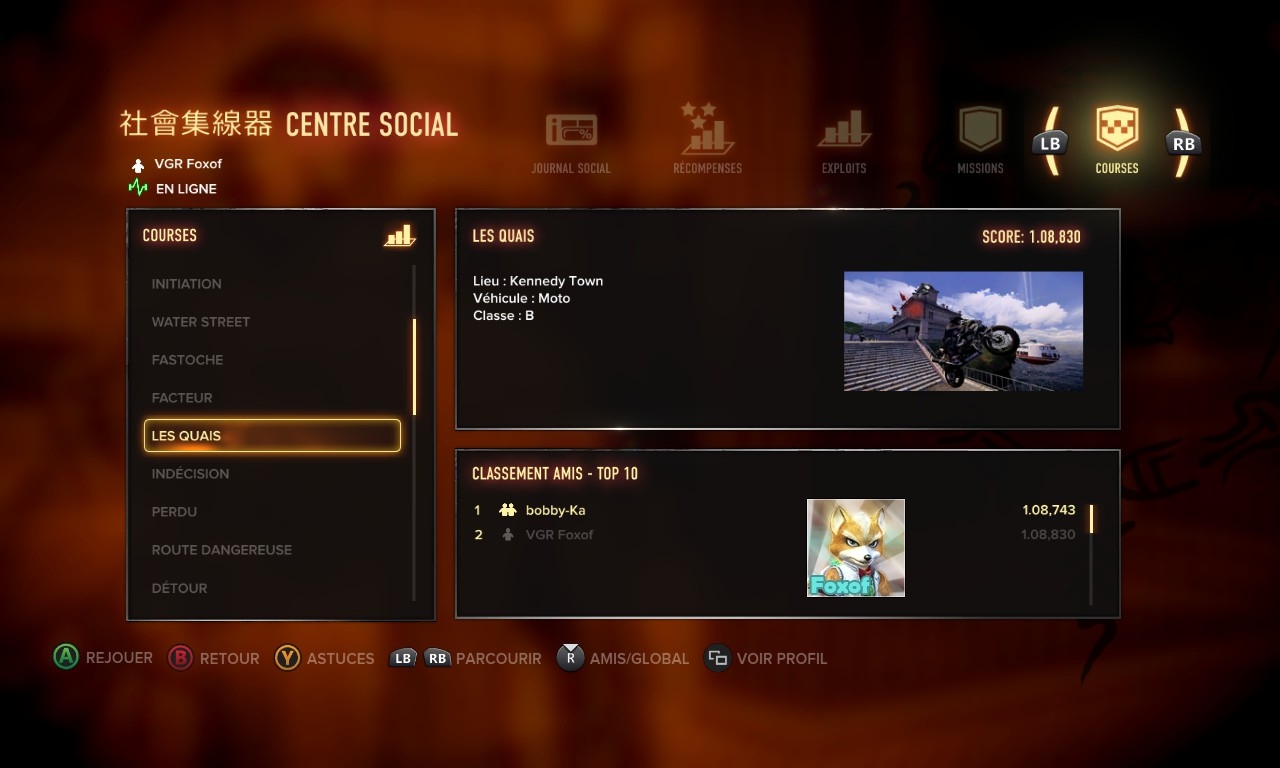The image size is (1280, 768).
Task: Click the race list scrollbar
Action: pyautogui.click(x=414, y=366)
